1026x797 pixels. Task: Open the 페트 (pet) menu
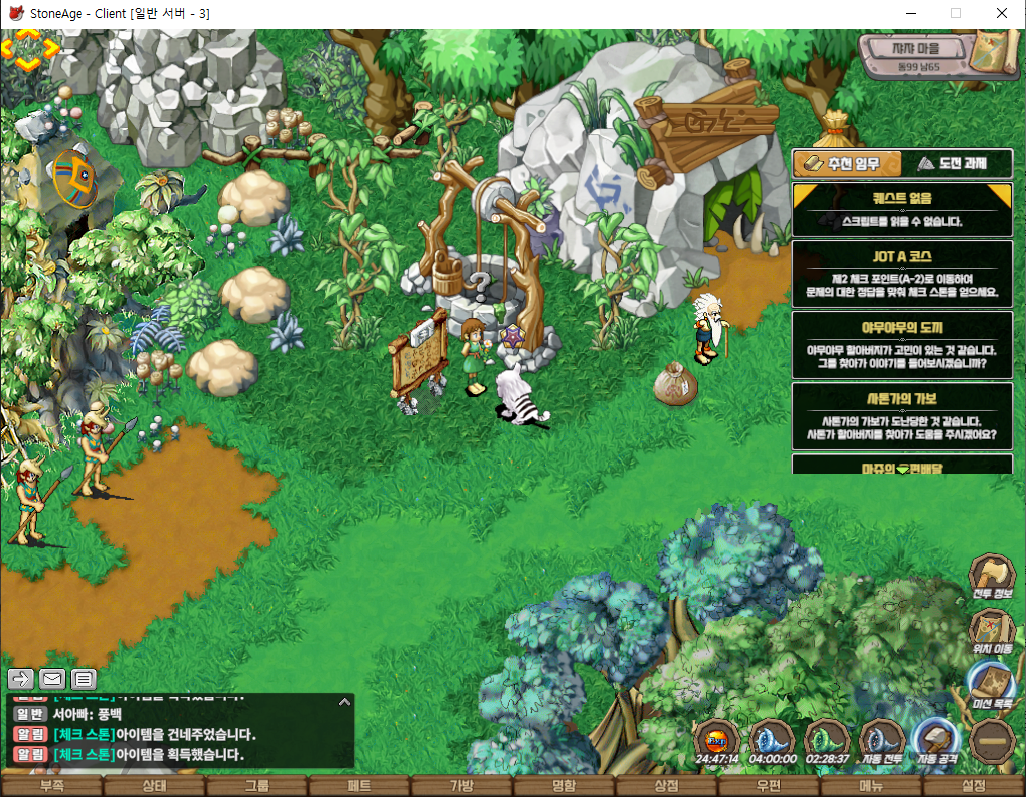click(359, 786)
